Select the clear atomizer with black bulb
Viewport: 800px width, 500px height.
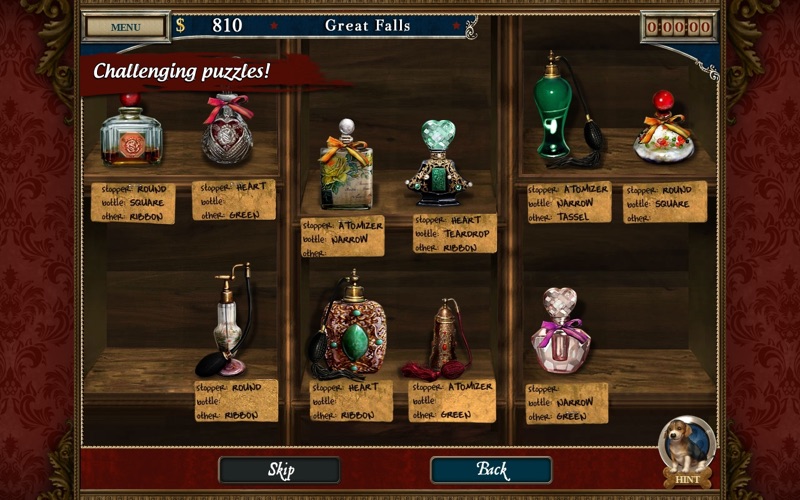pyautogui.click(x=227, y=322)
